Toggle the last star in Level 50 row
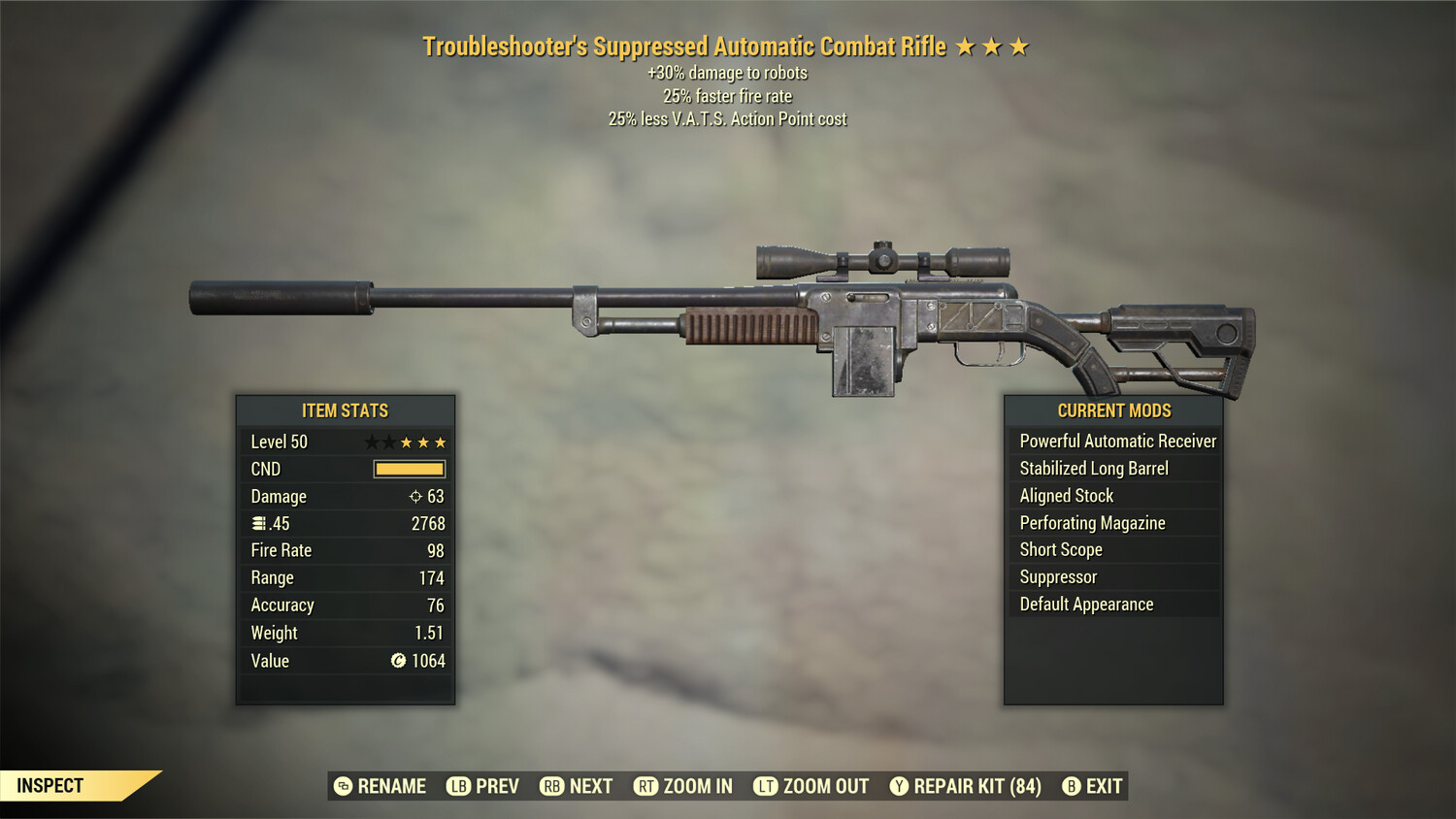 coord(443,442)
